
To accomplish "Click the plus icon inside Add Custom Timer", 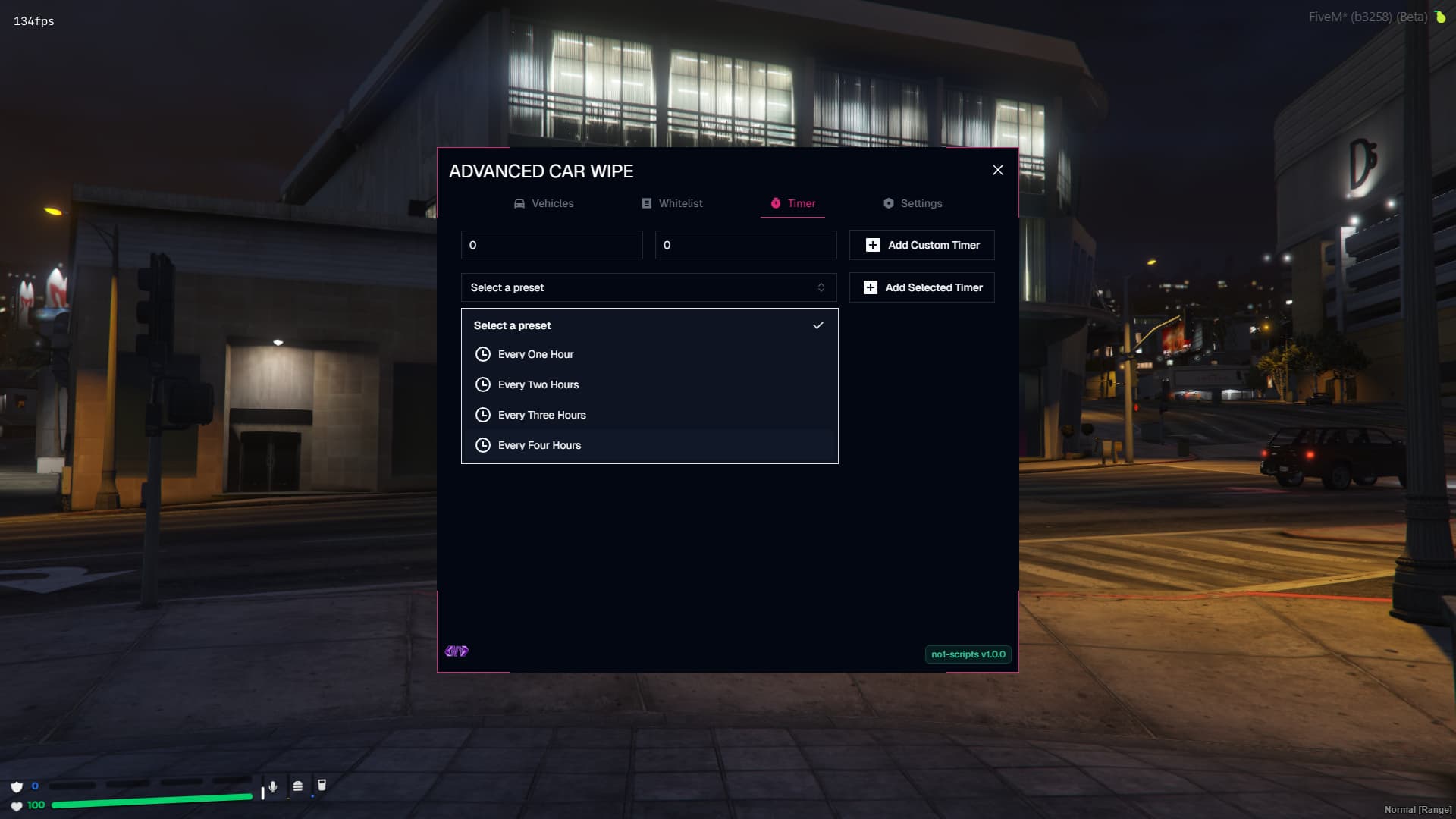I will coord(872,245).
